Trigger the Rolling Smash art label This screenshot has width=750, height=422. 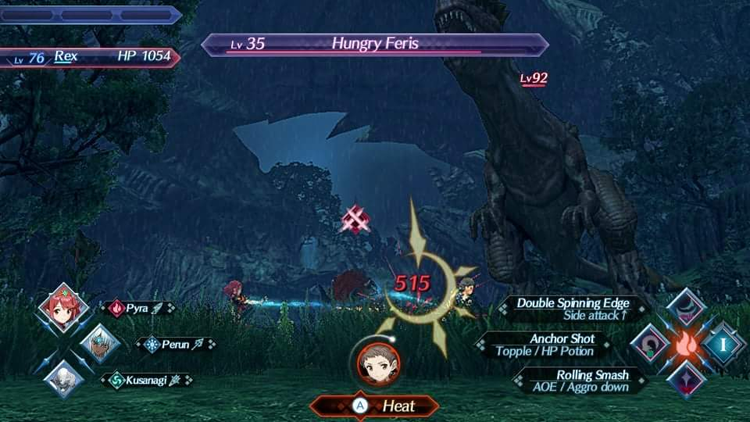point(572,380)
